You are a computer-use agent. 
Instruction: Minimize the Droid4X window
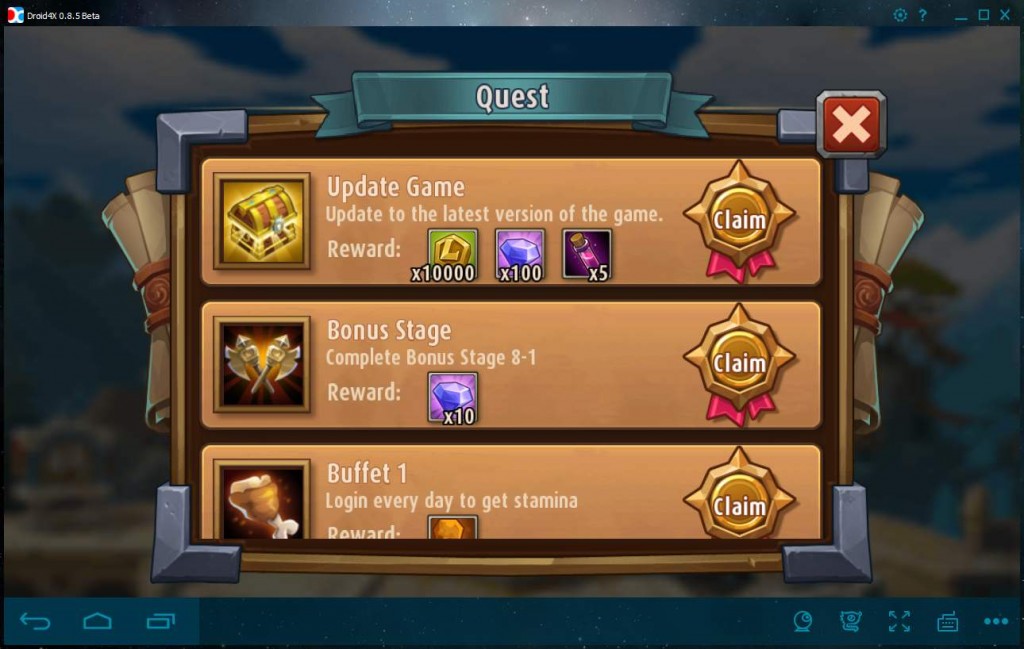coord(961,15)
